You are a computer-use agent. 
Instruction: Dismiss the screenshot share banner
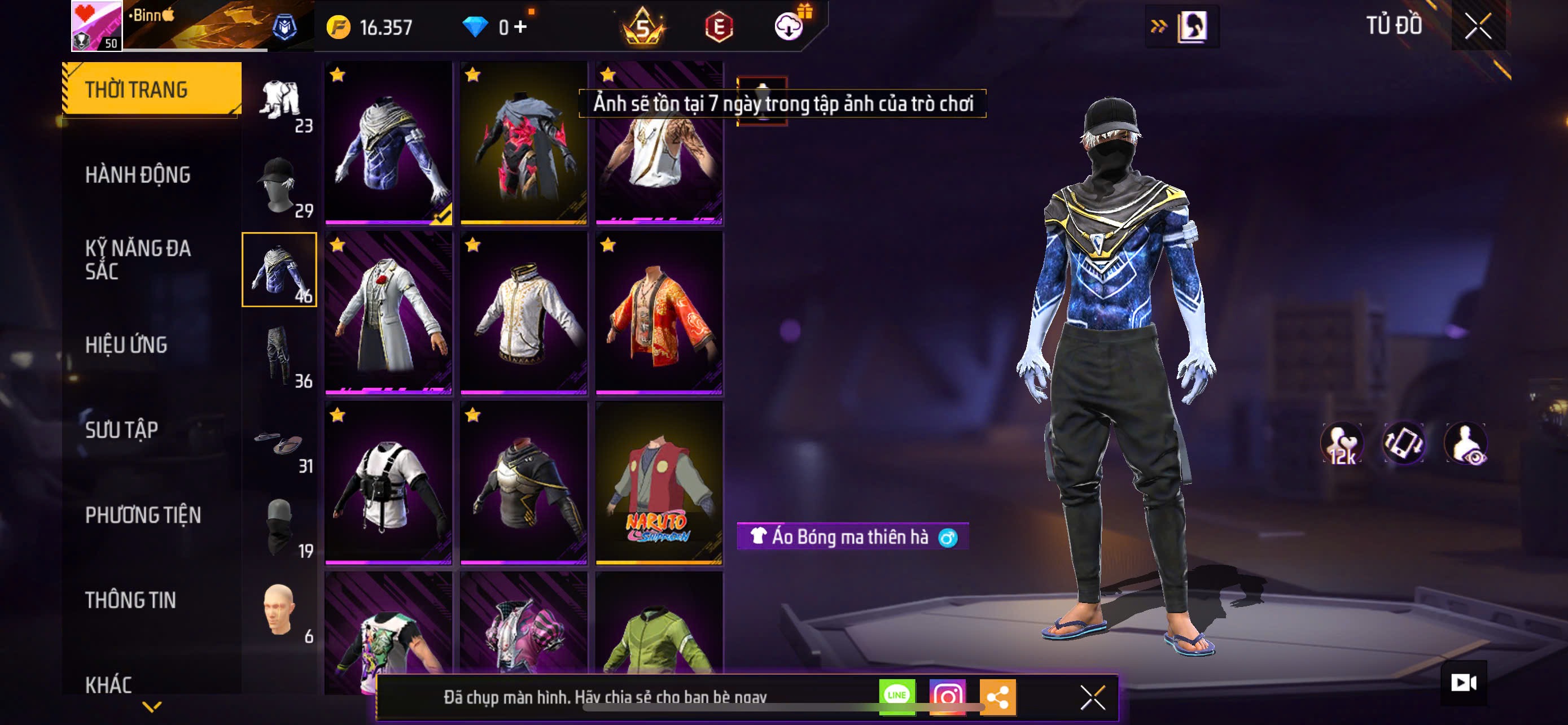(1093, 697)
